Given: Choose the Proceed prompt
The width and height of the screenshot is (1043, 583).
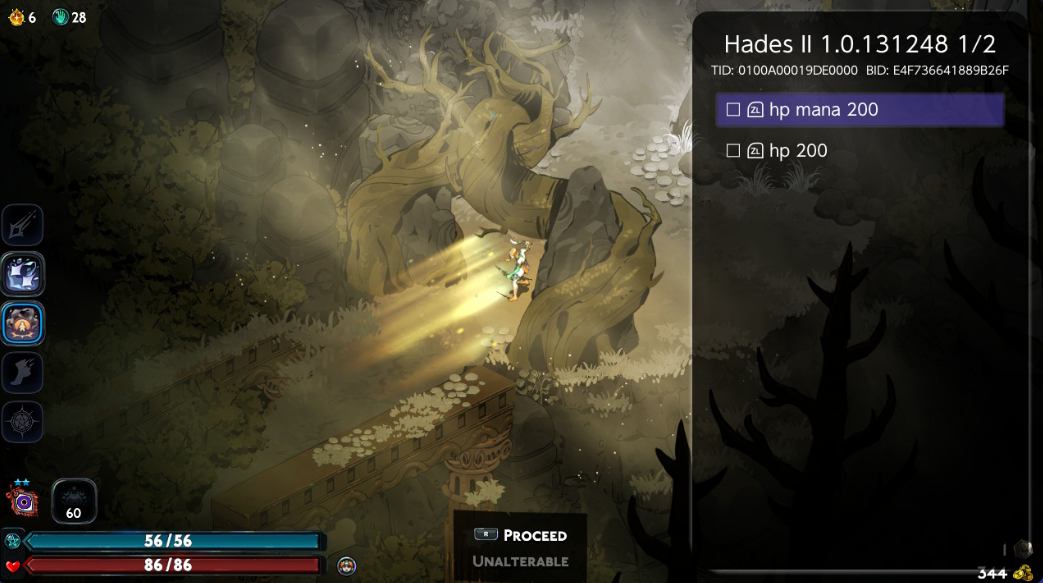Looking at the screenshot, I should pyautogui.click(x=521, y=535).
